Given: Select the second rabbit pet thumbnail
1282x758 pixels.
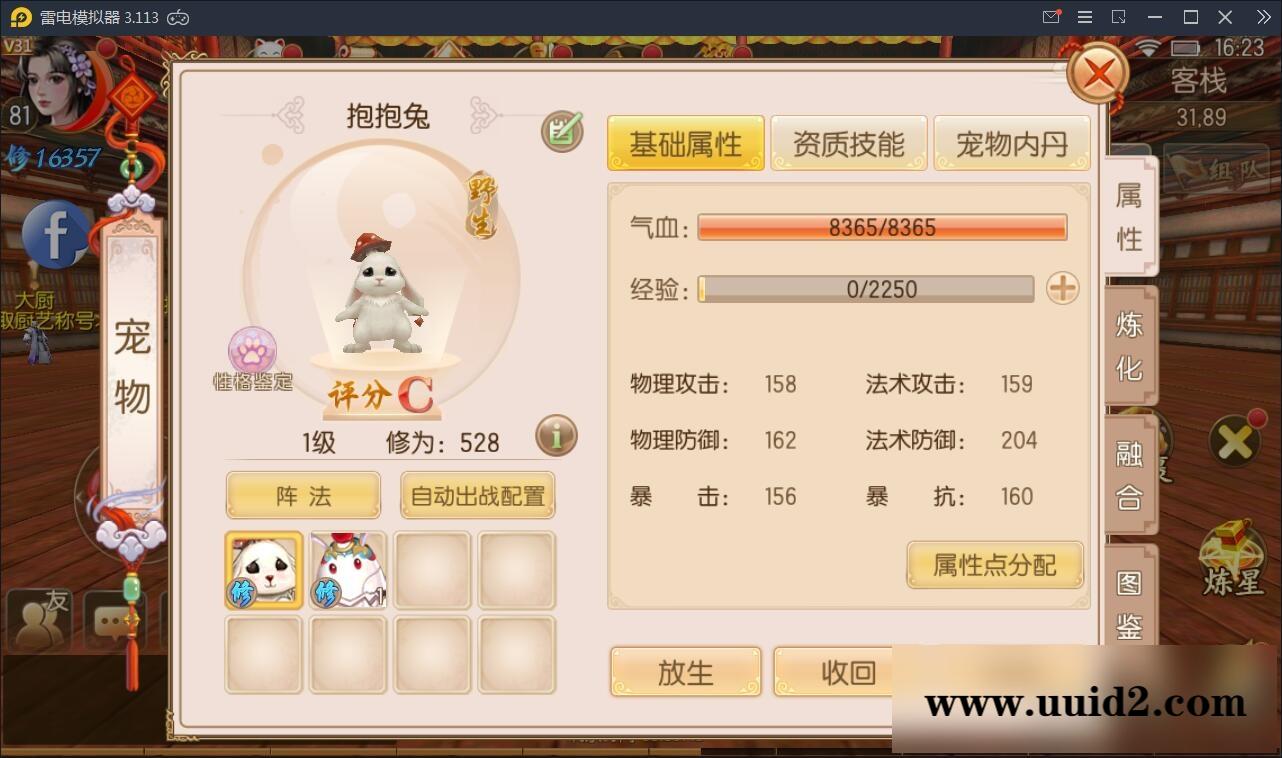Looking at the screenshot, I should 347,570.
